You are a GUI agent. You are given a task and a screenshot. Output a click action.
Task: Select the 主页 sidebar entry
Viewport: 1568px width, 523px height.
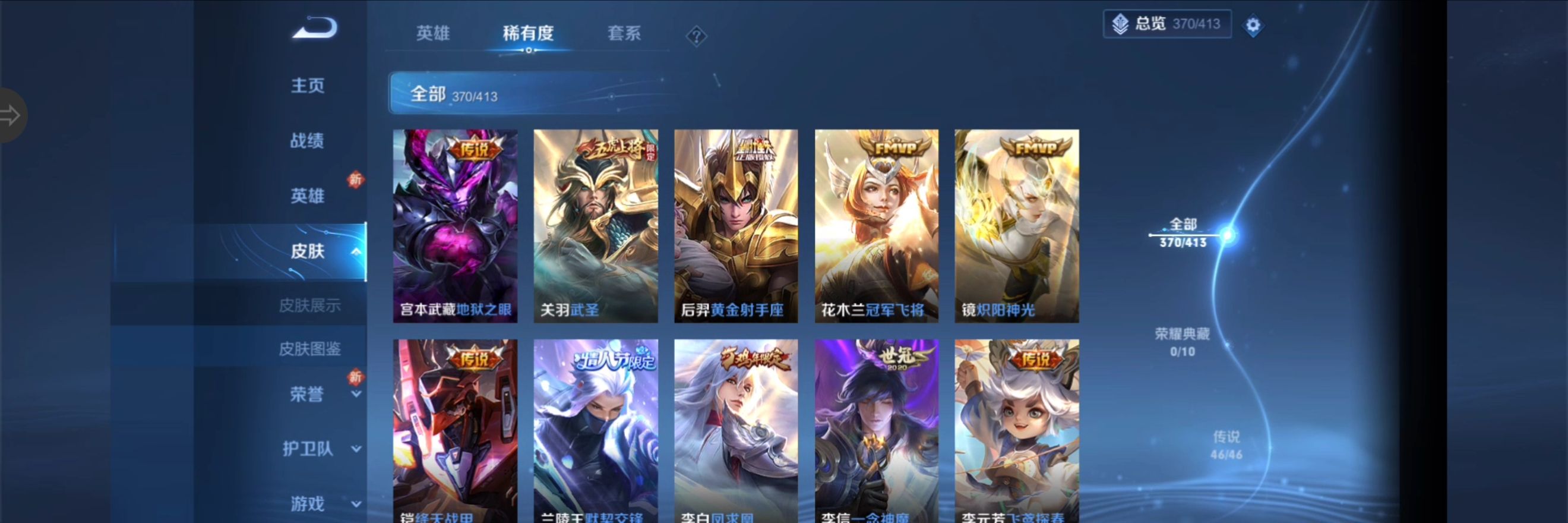(x=307, y=85)
